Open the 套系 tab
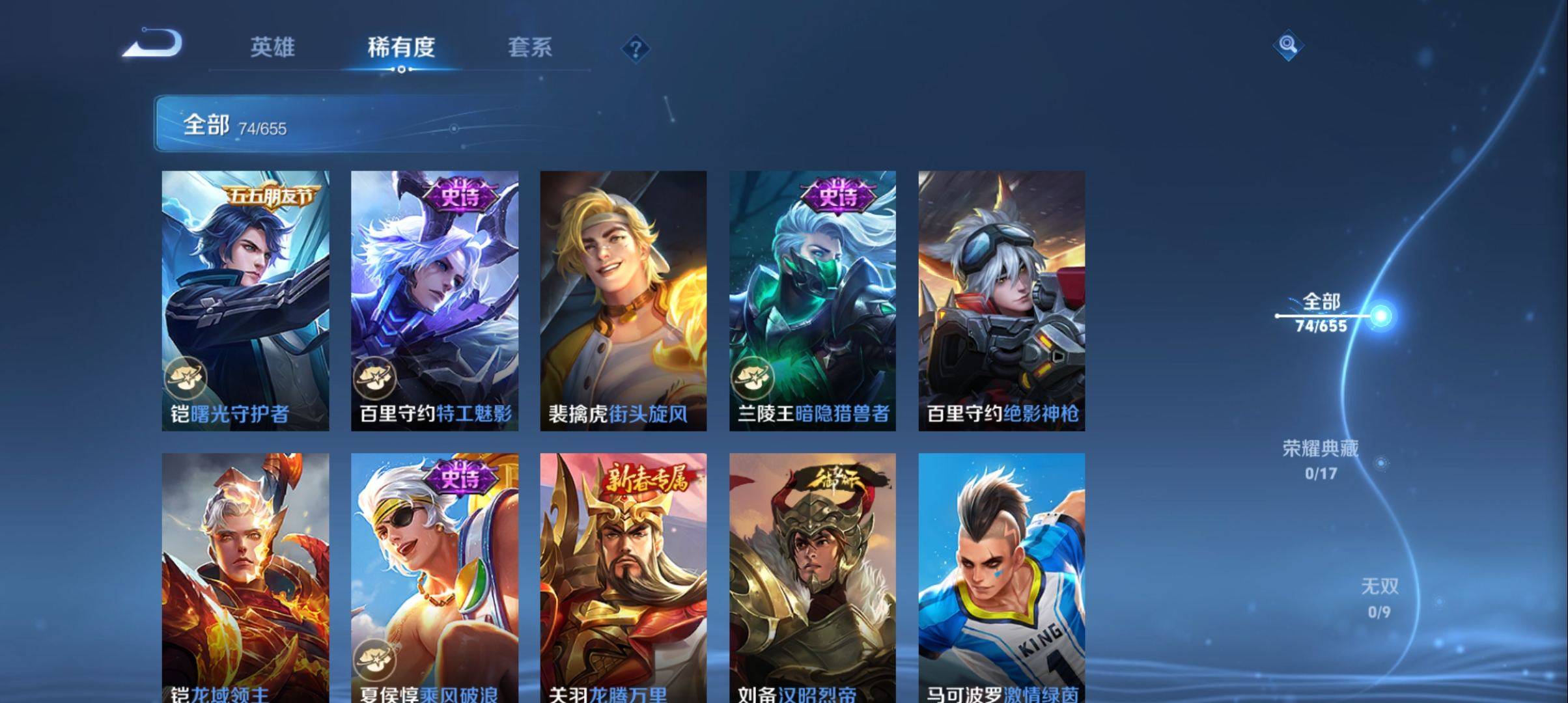The image size is (1568, 703). 529,47
